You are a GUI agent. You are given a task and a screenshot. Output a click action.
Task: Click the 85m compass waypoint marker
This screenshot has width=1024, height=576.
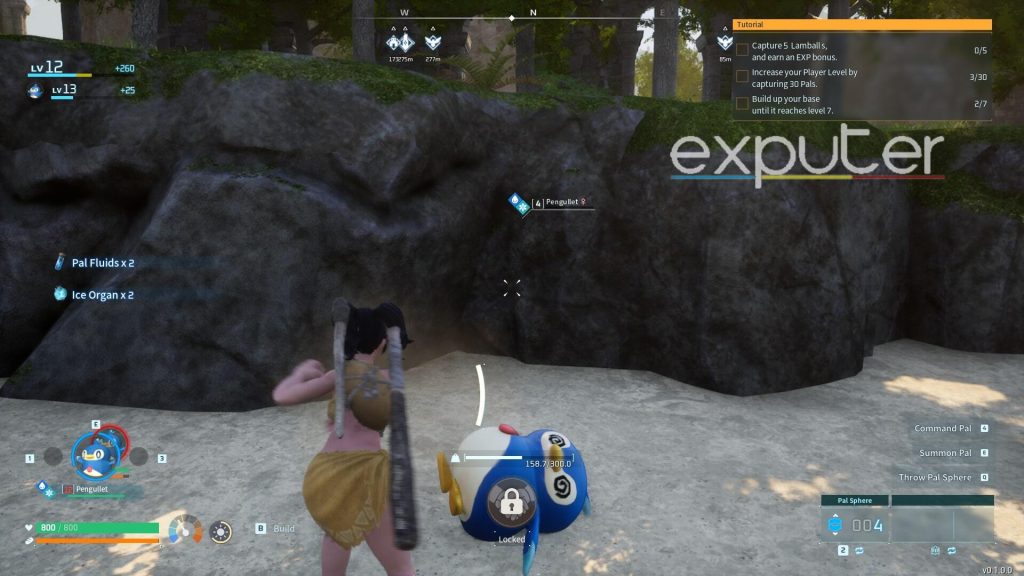coord(725,44)
